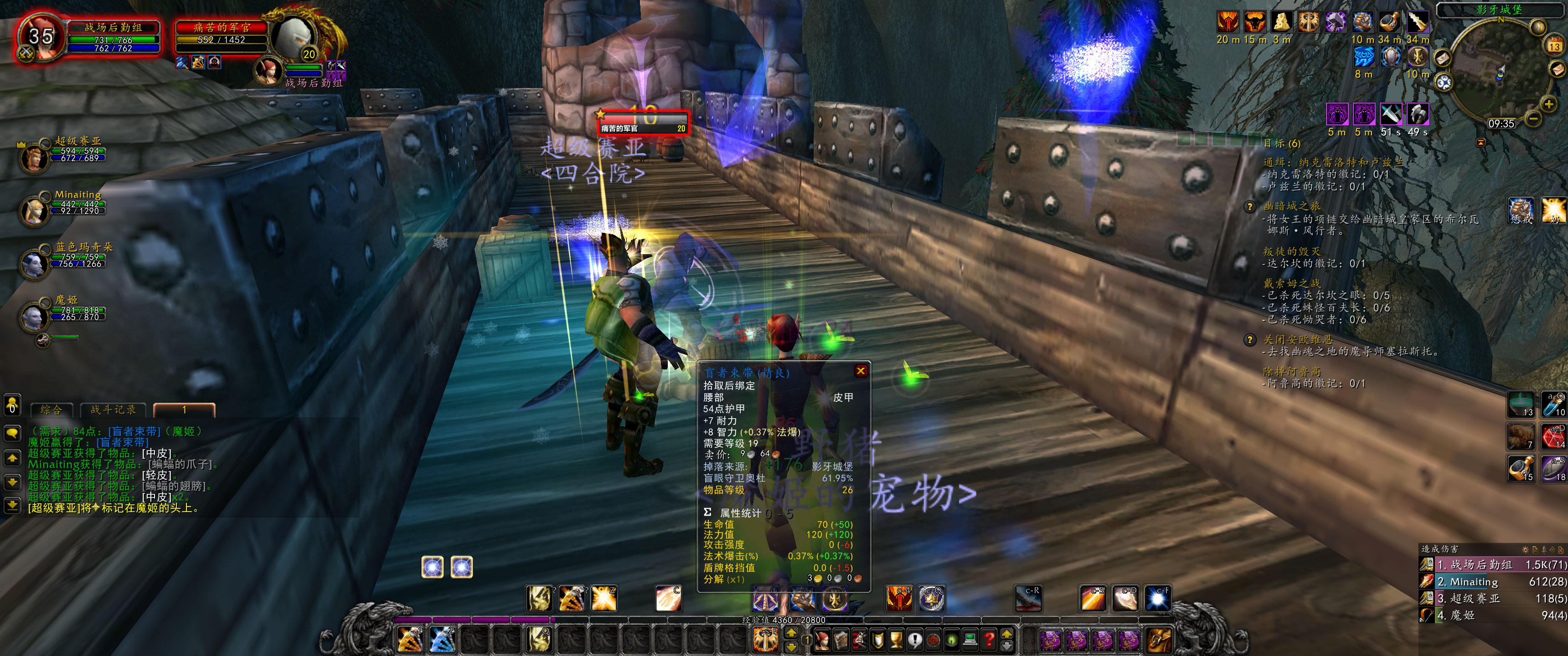Click the minimap zoom-out minus button

point(1533,120)
